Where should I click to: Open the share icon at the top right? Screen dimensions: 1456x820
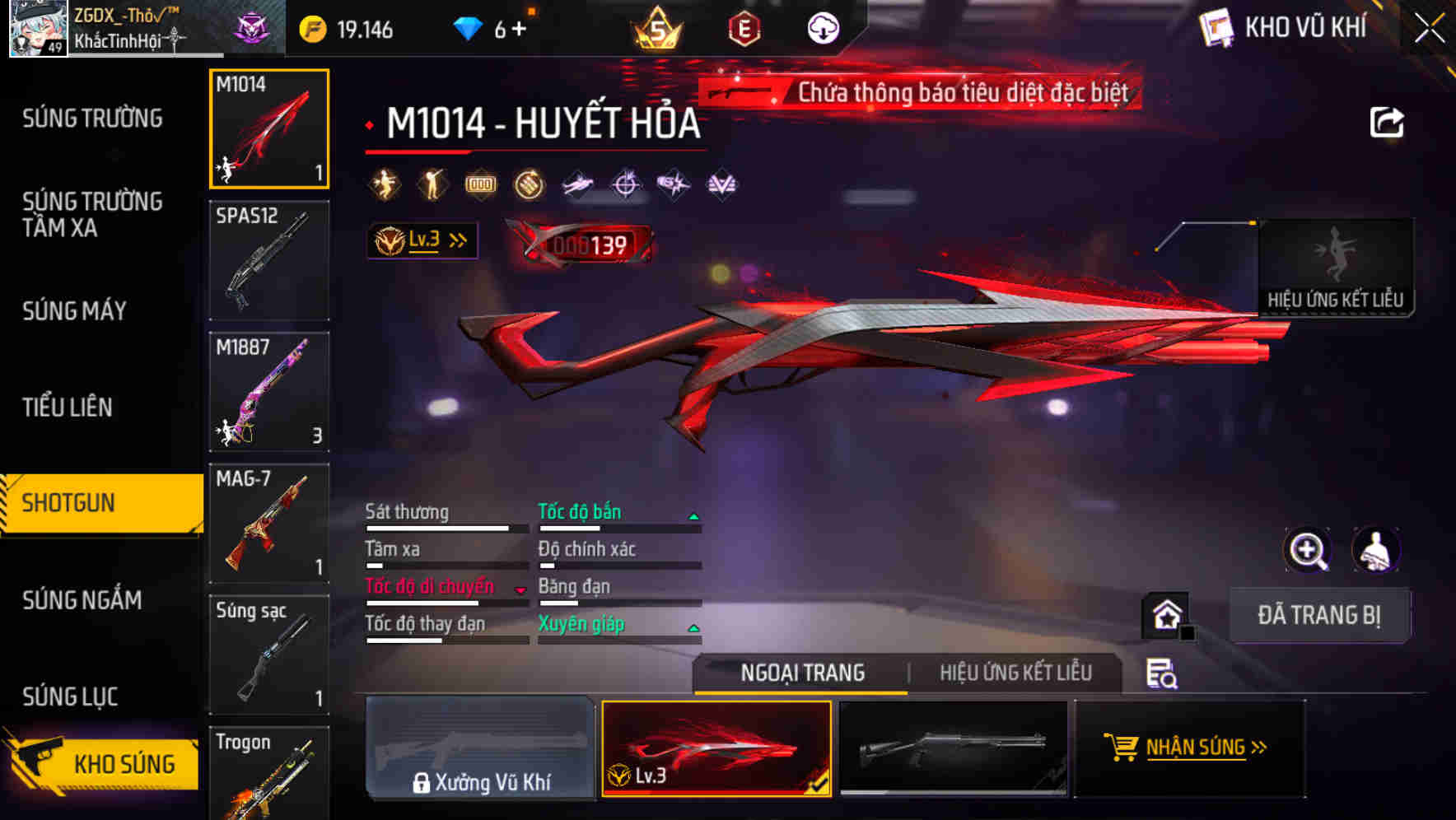point(1388,122)
